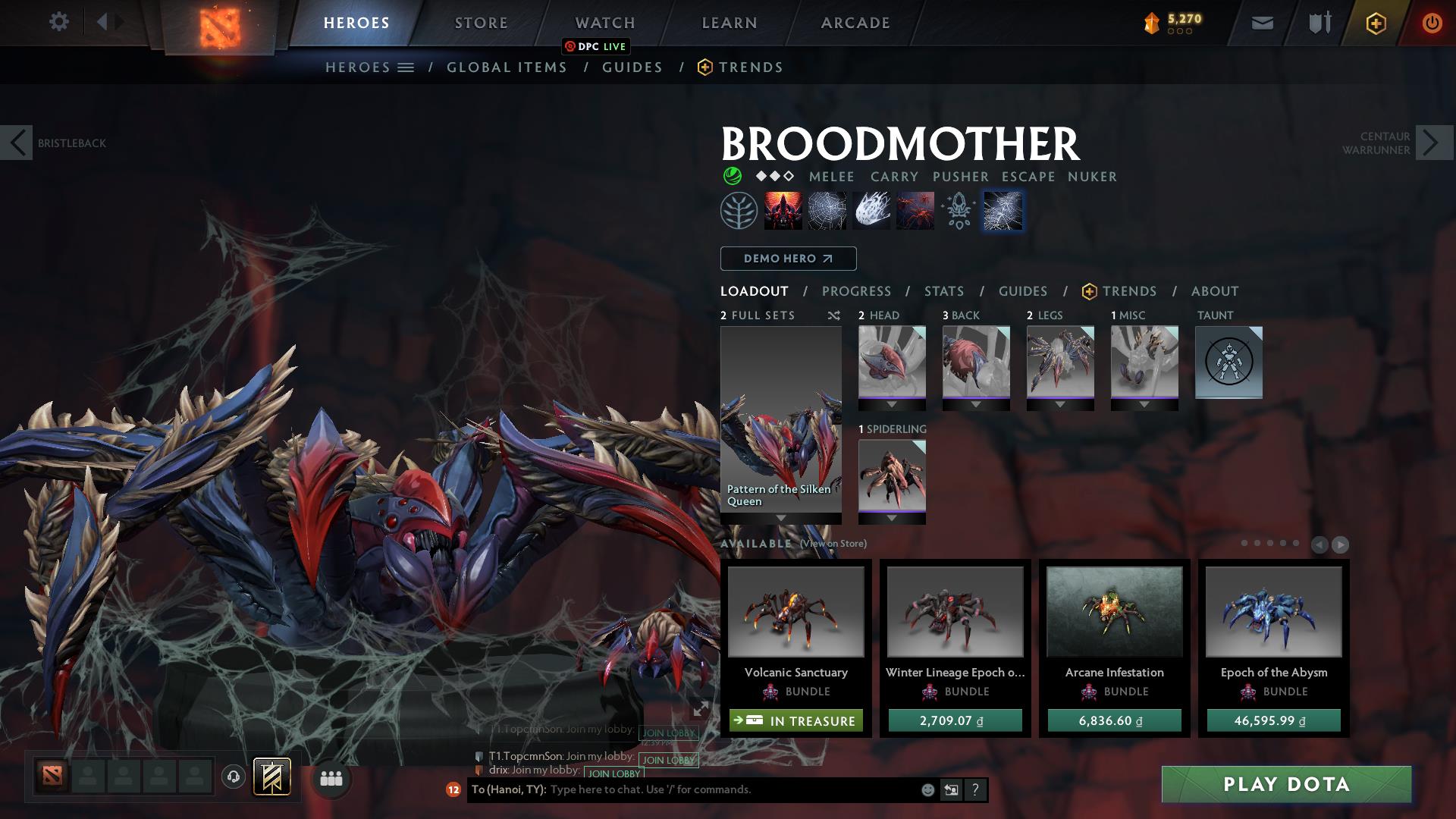Expand the Head item slot dropdown arrow
This screenshot has height=819, width=1456.
click(891, 404)
